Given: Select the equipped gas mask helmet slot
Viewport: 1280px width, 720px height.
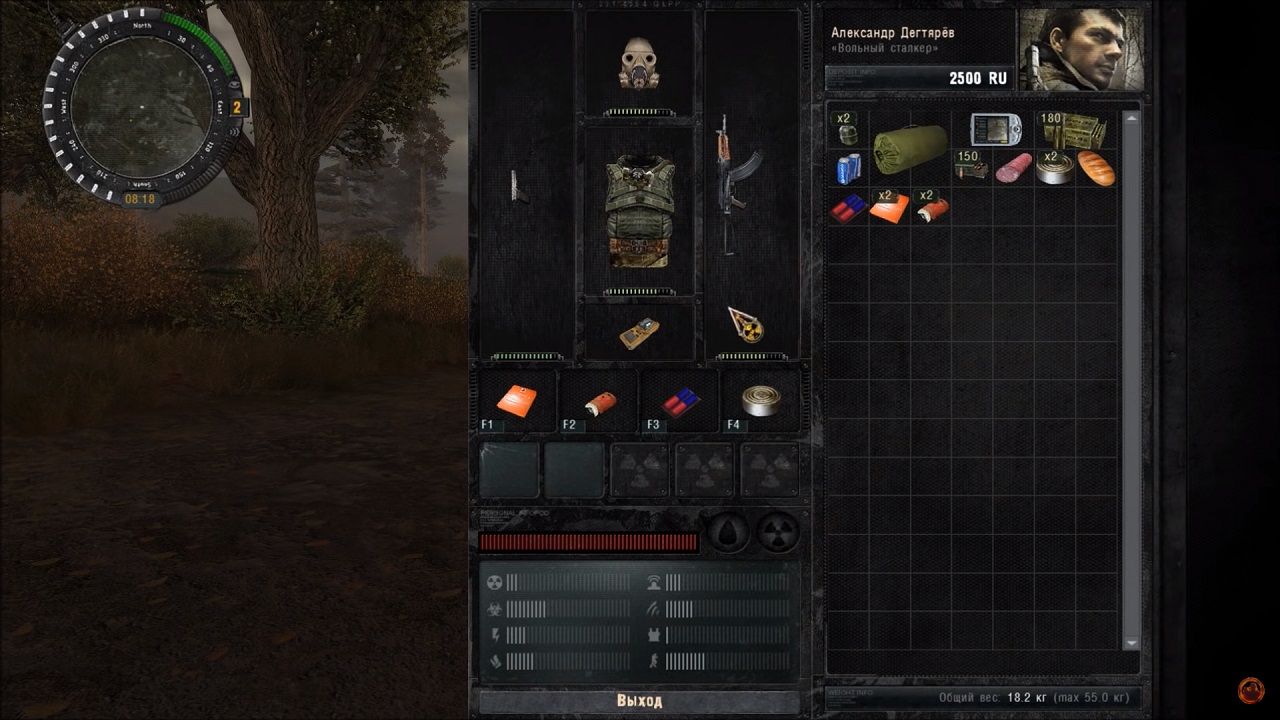Looking at the screenshot, I should tap(639, 63).
